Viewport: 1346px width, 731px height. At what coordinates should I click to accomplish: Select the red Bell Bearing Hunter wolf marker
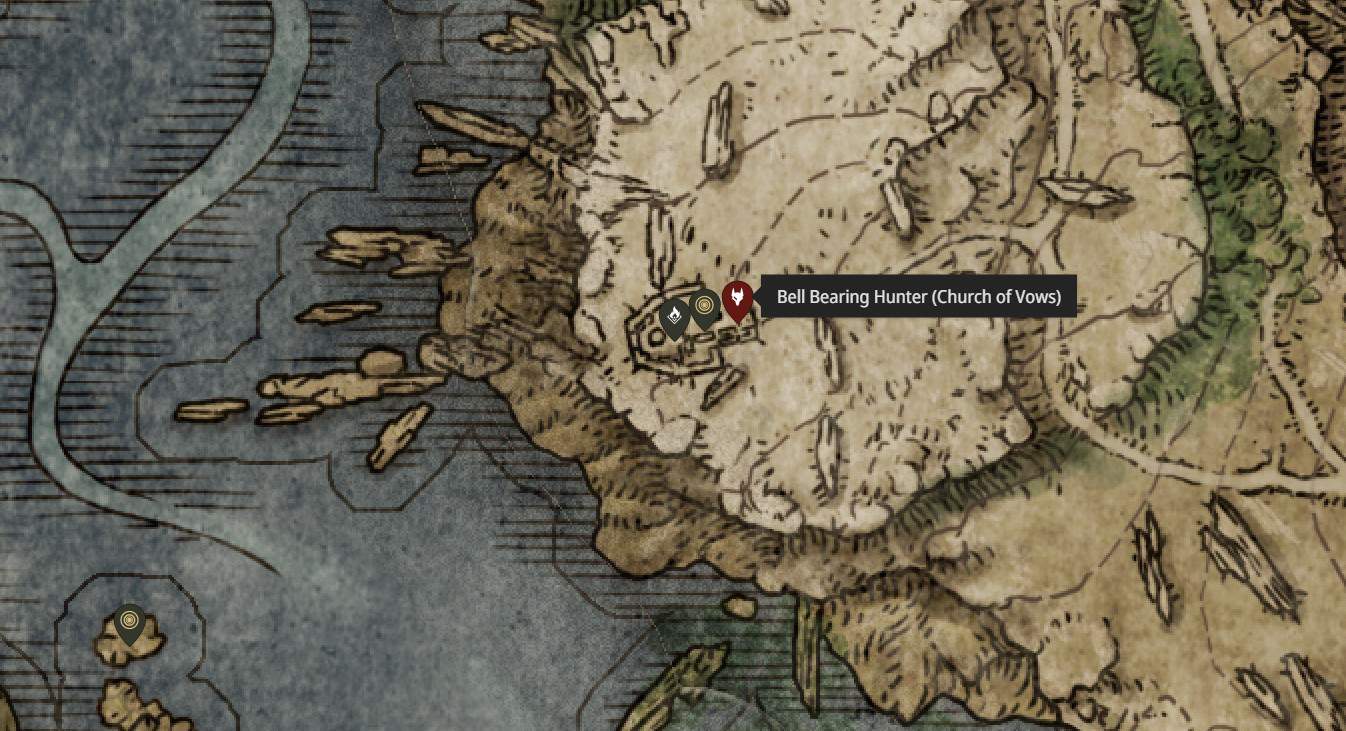coord(737,299)
